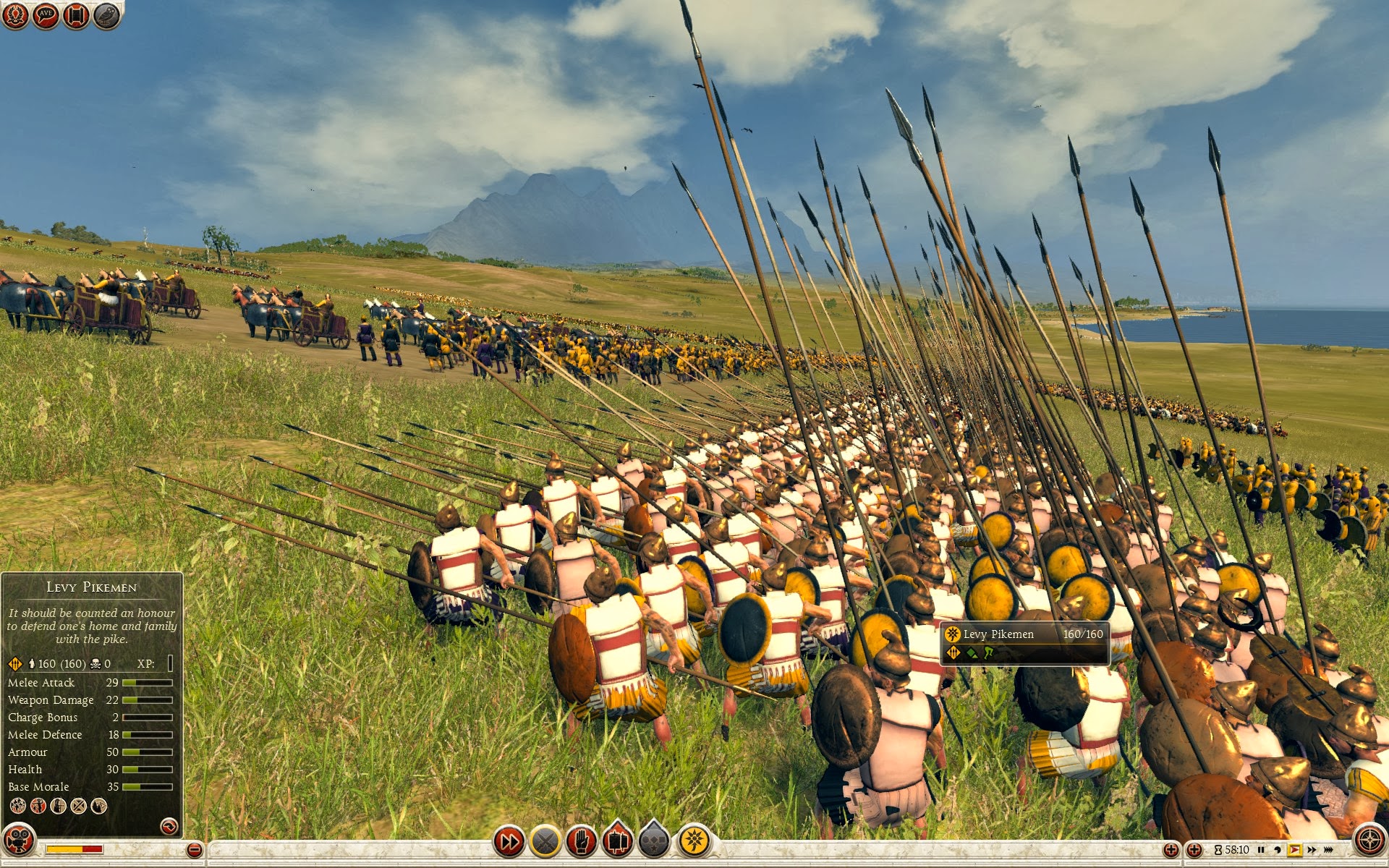Click the curved arrow on unit info panel
Image resolution: width=1389 pixels, height=868 pixels.
[169, 826]
